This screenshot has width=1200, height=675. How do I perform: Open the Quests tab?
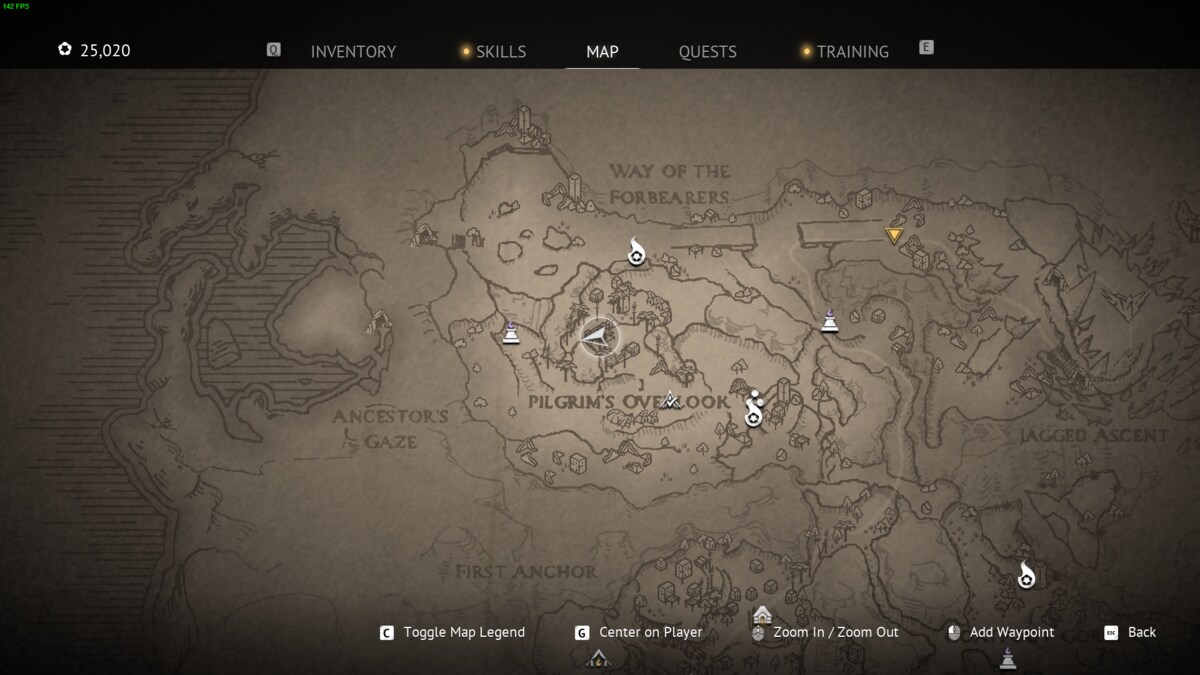(x=707, y=52)
